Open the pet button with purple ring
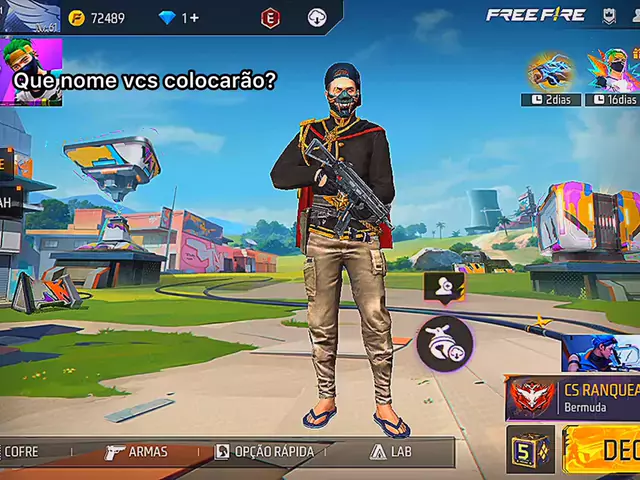 [x=445, y=344]
